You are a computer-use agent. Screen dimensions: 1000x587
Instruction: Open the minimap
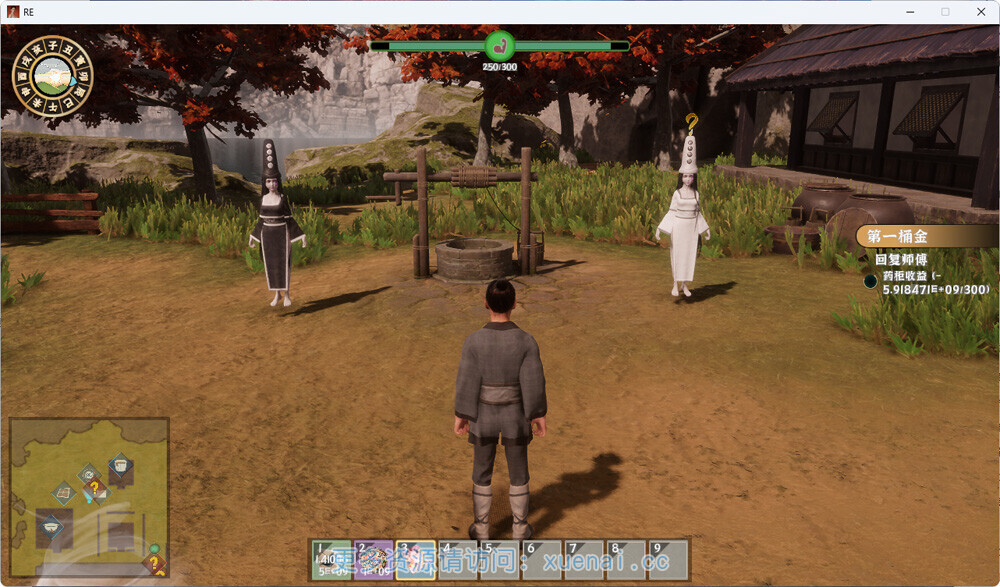(x=89, y=496)
